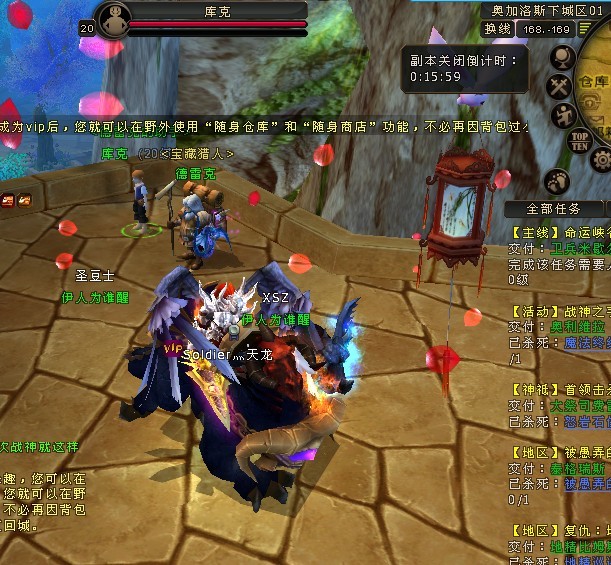Select the crossed swords icon
611x565 pixels.
click(x=559, y=87)
